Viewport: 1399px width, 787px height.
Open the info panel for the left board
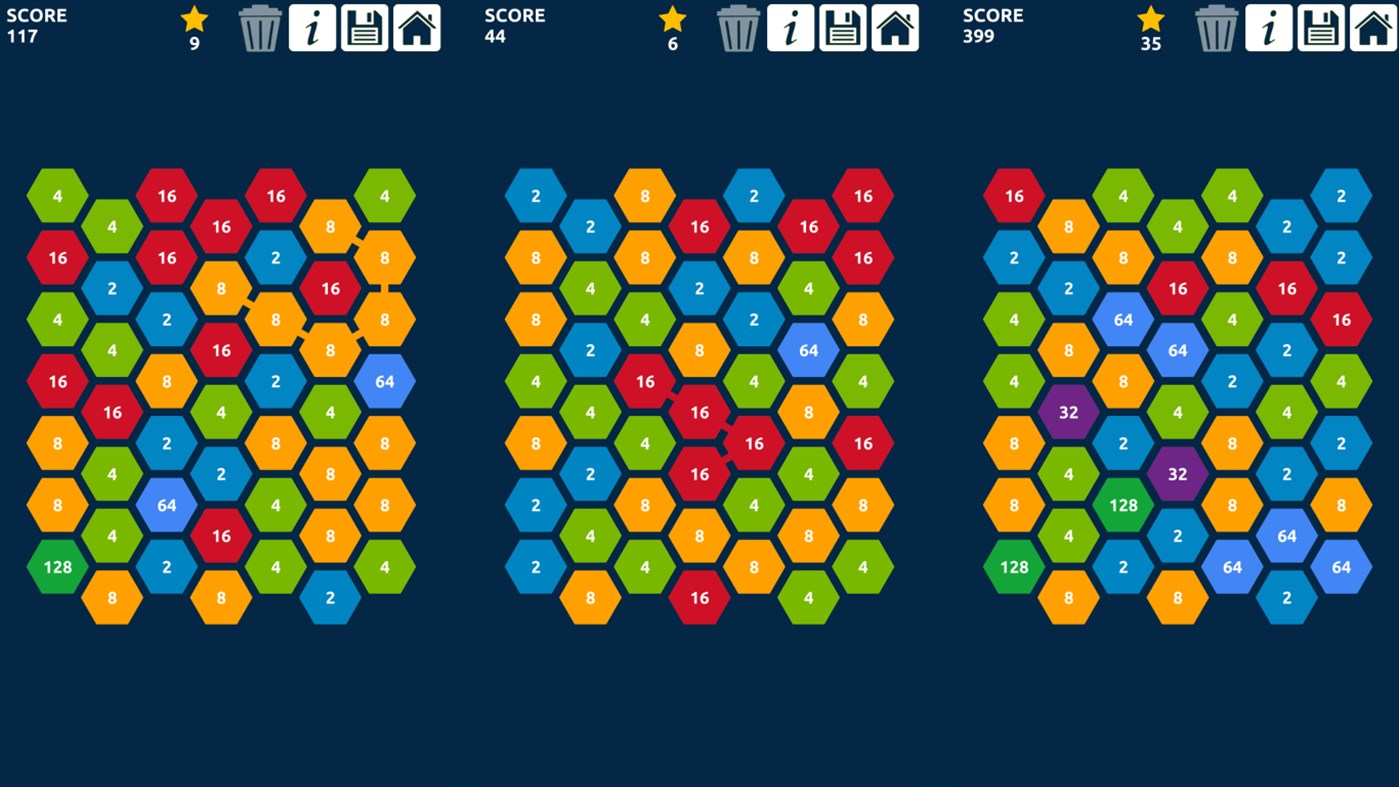click(x=313, y=27)
